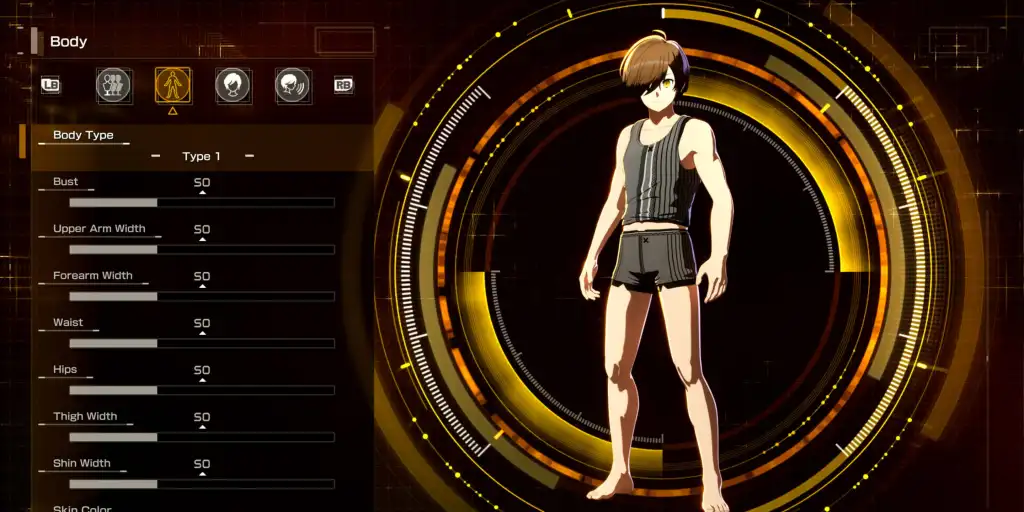Change the Forearm Width slider

[x=201, y=296]
